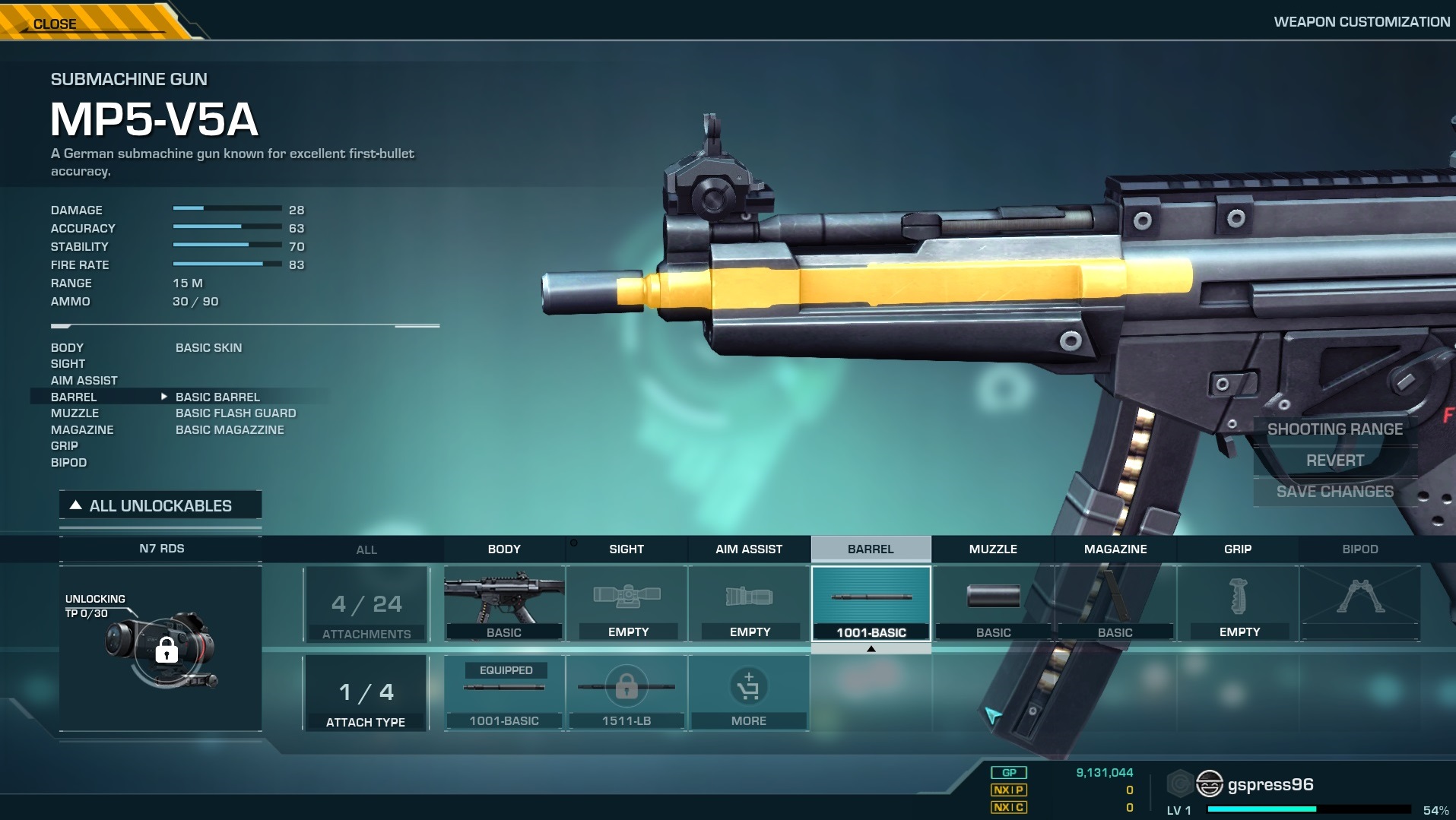Open the gspress96 player profile
Viewport: 1456px width, 820px height.
[1270, 785]
